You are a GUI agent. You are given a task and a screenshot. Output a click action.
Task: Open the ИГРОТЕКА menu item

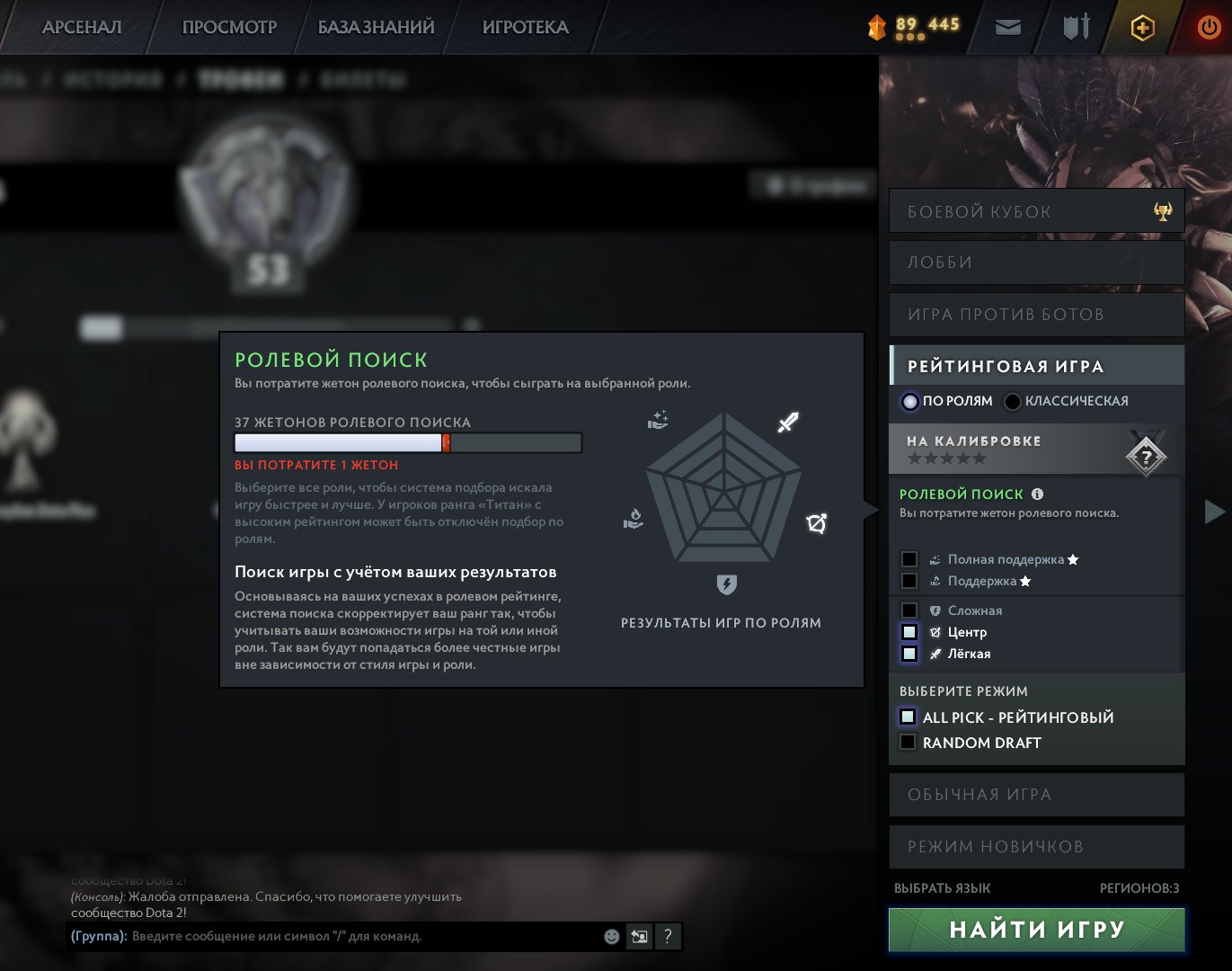pyautogui.click(x=525, y=27)
